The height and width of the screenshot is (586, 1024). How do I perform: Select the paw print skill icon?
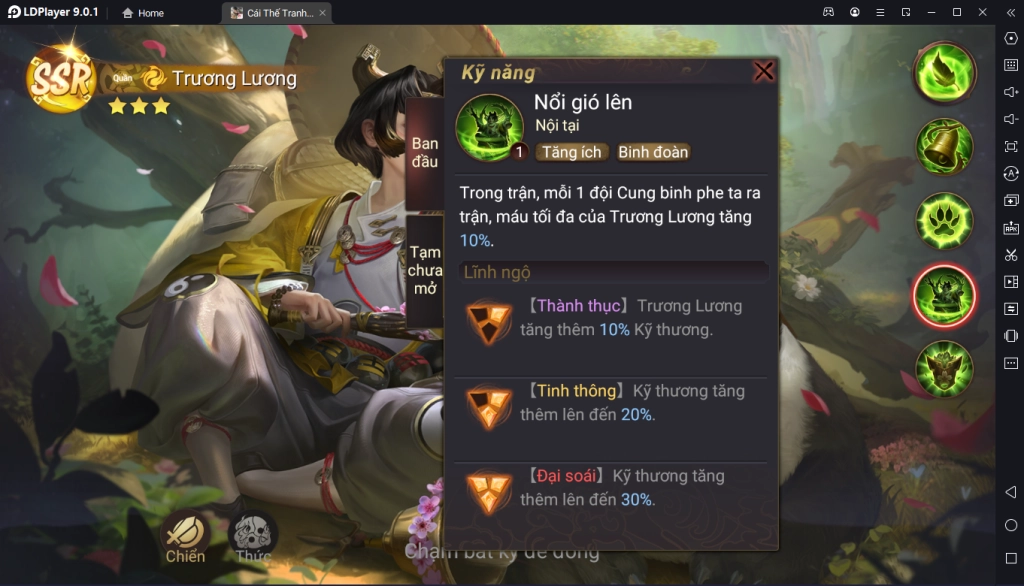coord(944,220)
